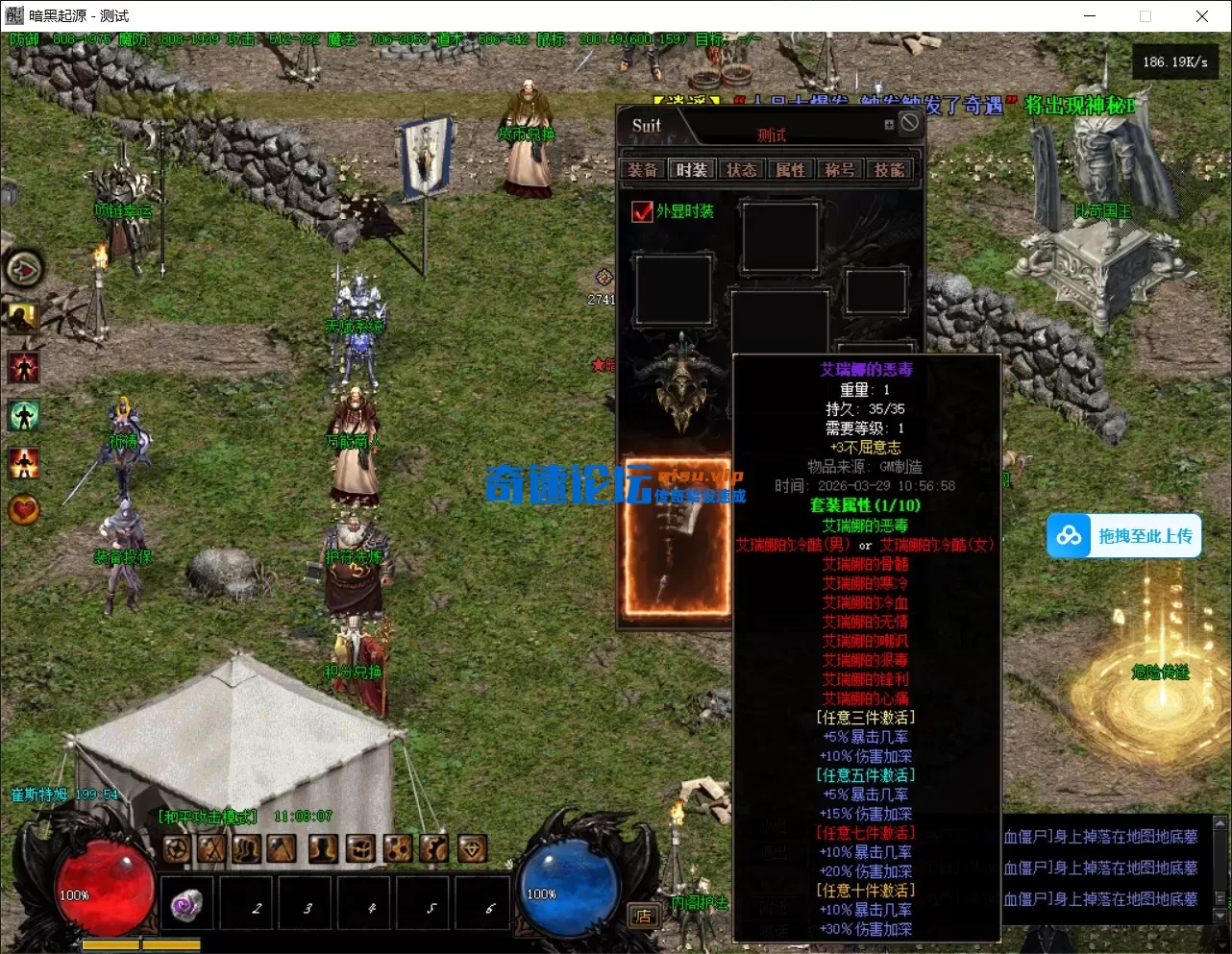Show the 属性 attributes tab
The image size is (1232, 954).
pos(791,170)
